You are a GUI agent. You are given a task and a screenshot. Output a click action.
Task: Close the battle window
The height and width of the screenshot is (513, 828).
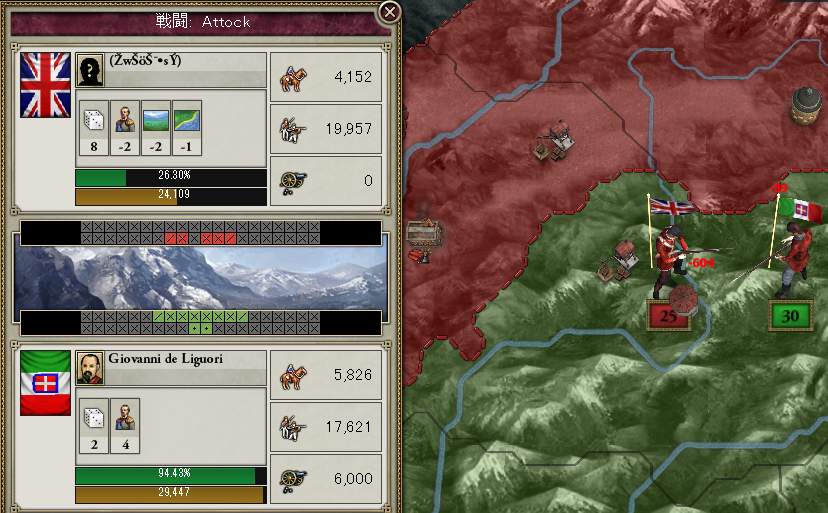[390, 13]
